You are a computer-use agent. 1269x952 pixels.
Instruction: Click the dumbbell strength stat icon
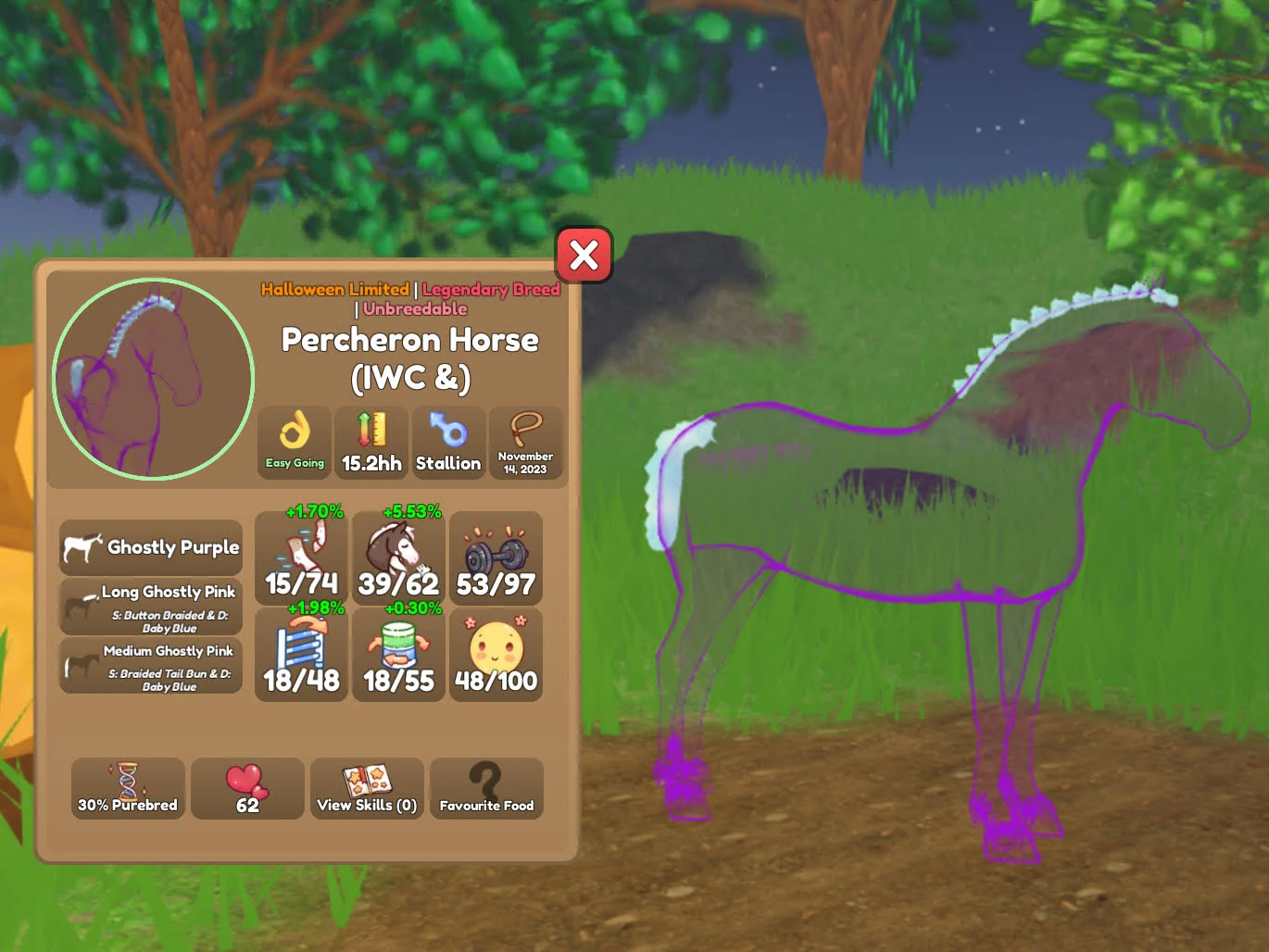[x=496, y=556]
